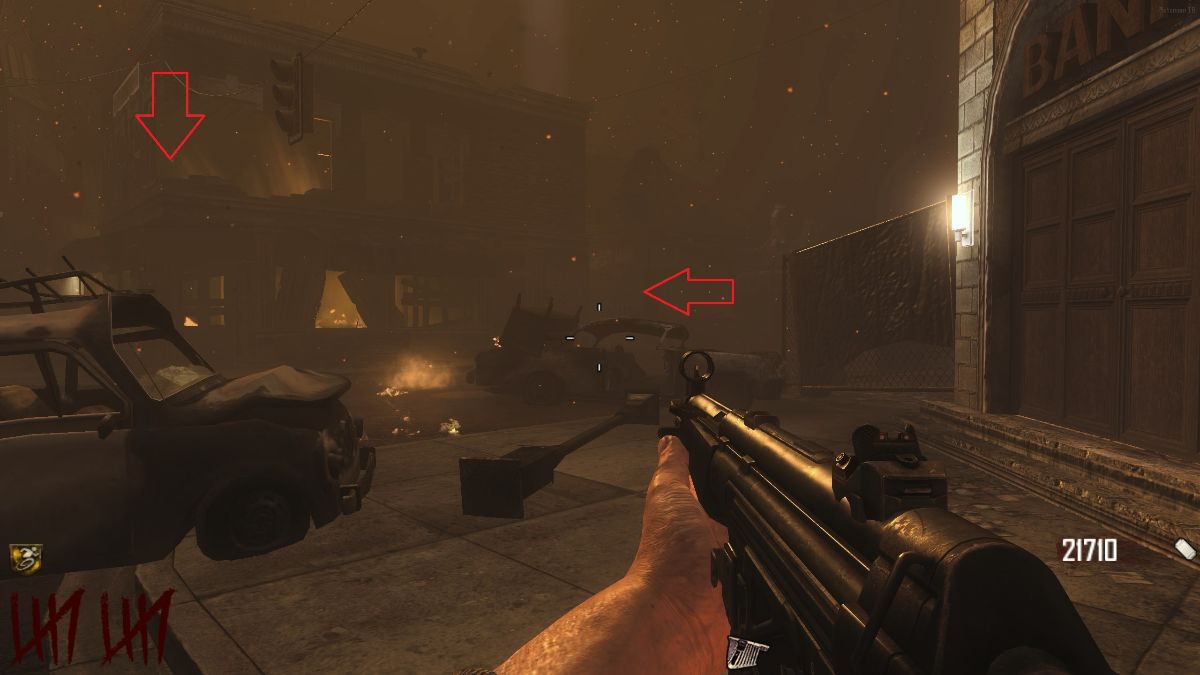Viewport: 1200px width, 675px height.
Task: Select the white player marker beside the score
Action: point(1184,548)
